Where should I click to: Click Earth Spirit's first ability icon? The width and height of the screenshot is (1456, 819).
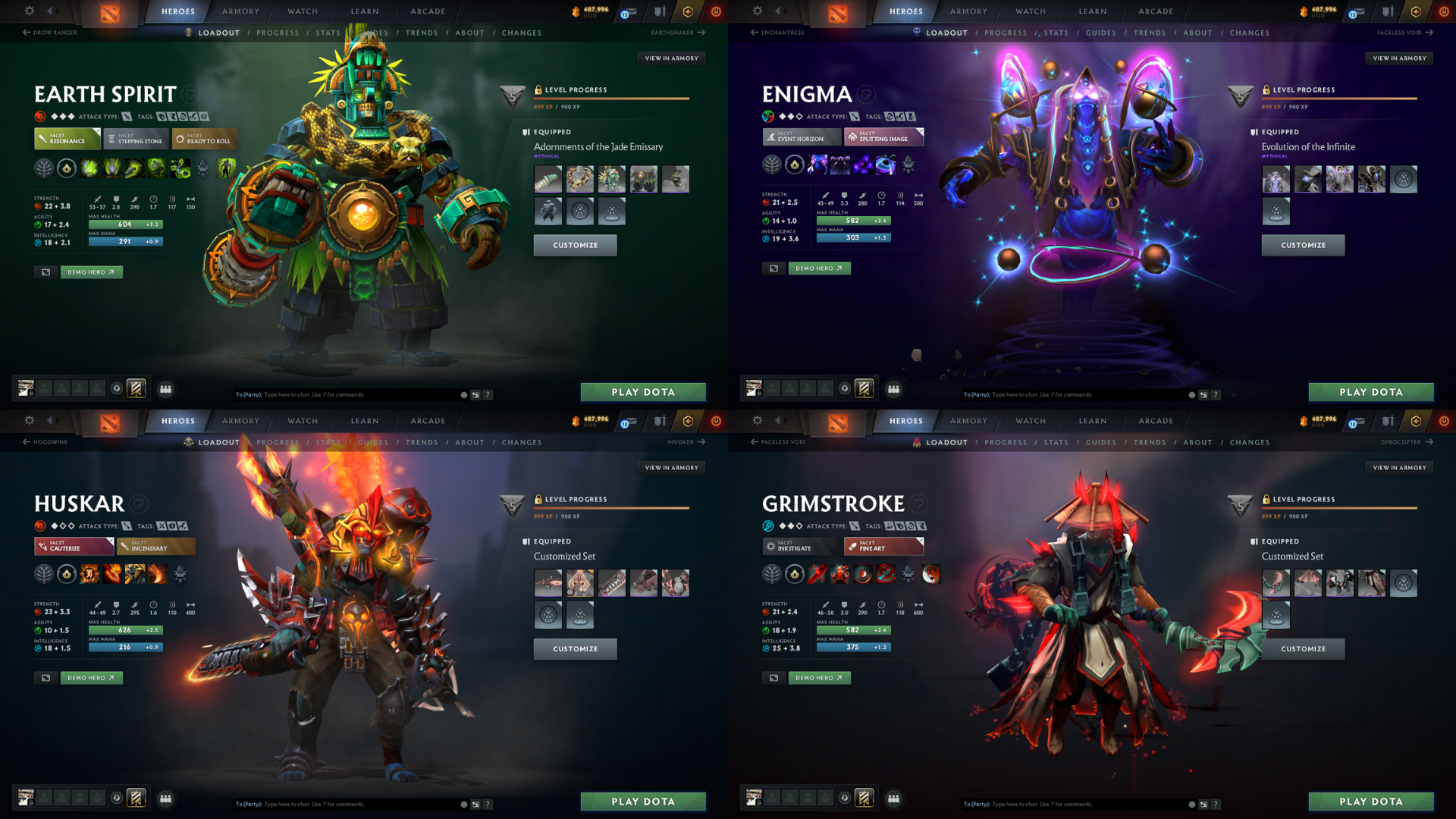pos(89,168)
